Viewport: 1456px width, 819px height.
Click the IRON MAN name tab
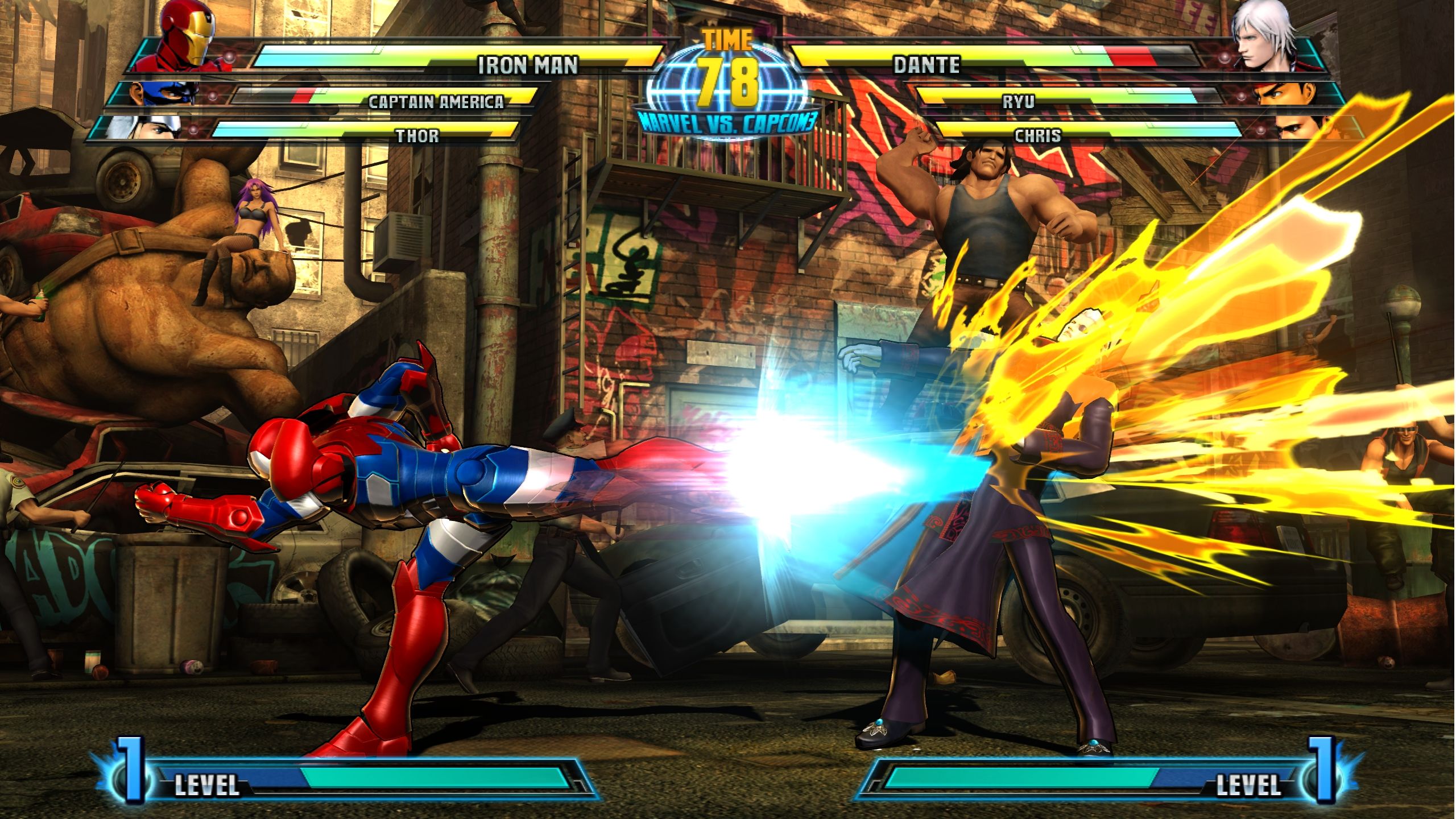point(529,64)
